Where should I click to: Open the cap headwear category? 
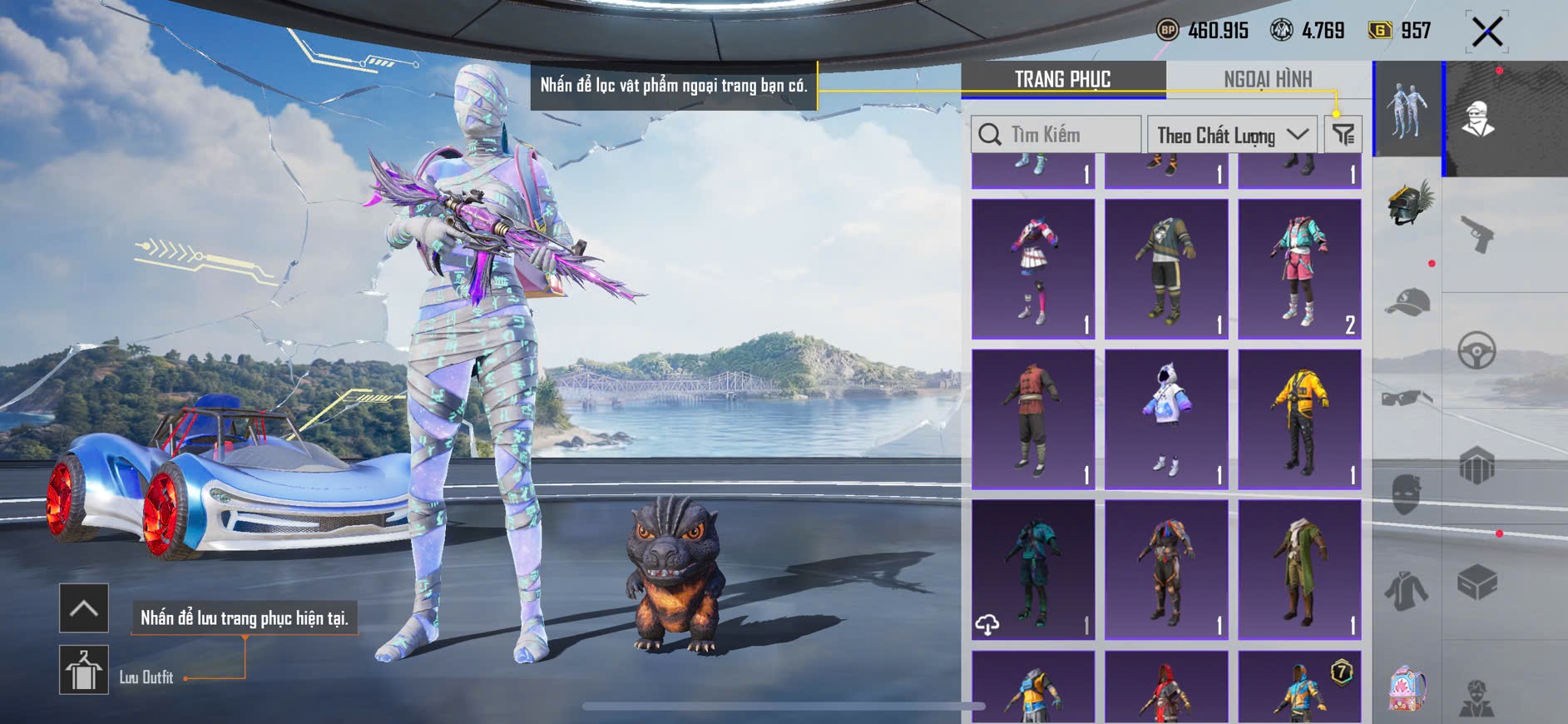pos(1407,301)
